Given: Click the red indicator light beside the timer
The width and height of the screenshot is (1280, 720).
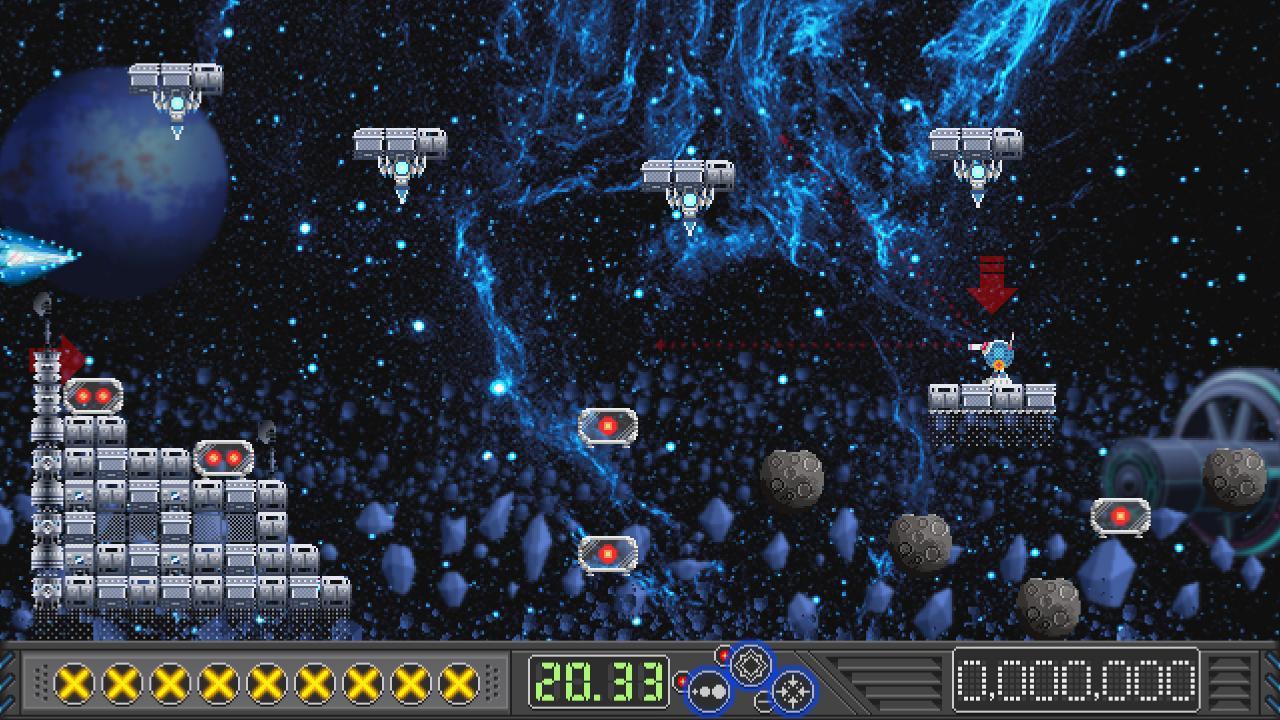Looking at the screenshot, I should 682,680.
